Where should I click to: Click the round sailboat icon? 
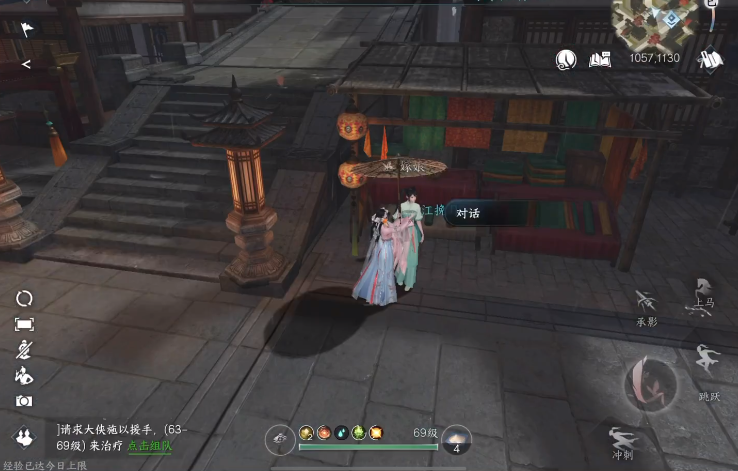(x=567, y=60)
